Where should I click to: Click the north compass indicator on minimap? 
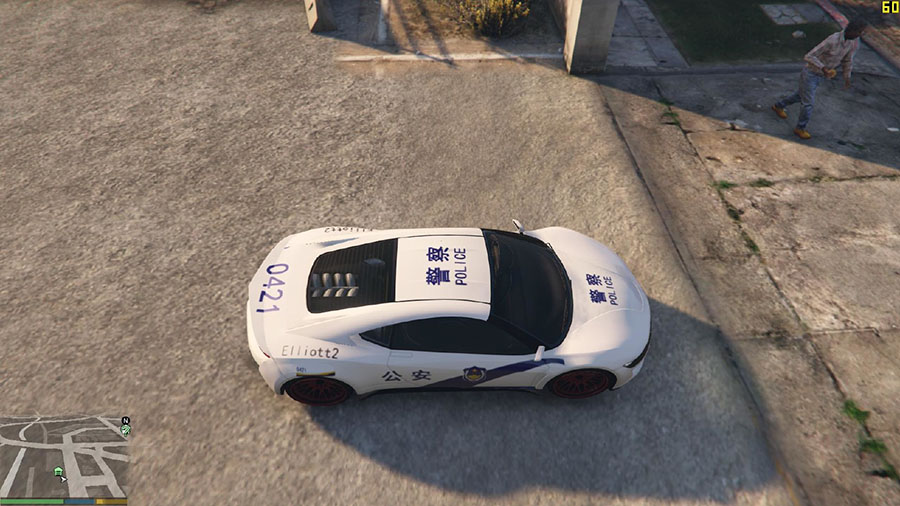(x=125, y=420)
